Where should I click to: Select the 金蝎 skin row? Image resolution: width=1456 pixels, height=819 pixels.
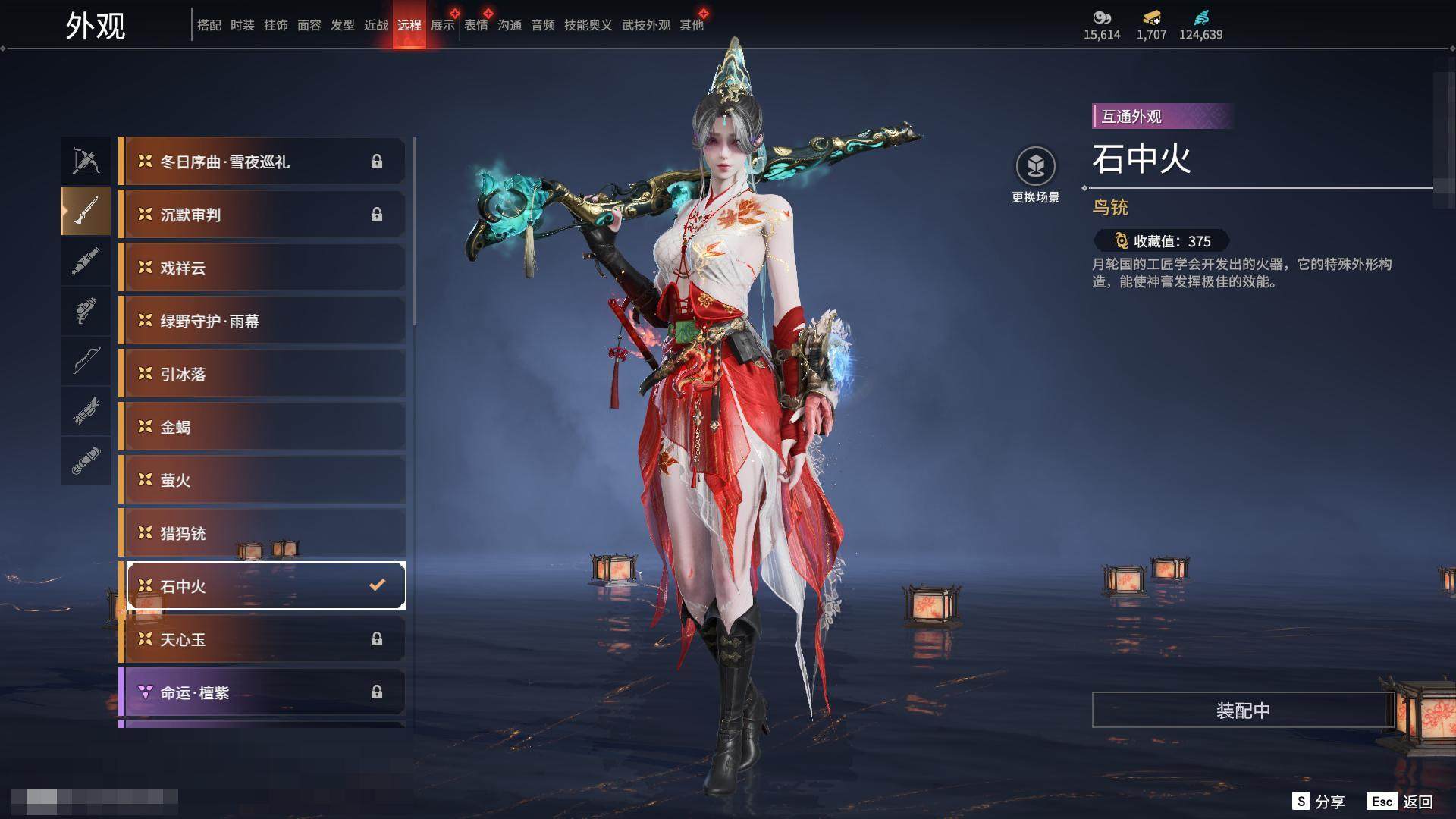[x=262, y=427]
